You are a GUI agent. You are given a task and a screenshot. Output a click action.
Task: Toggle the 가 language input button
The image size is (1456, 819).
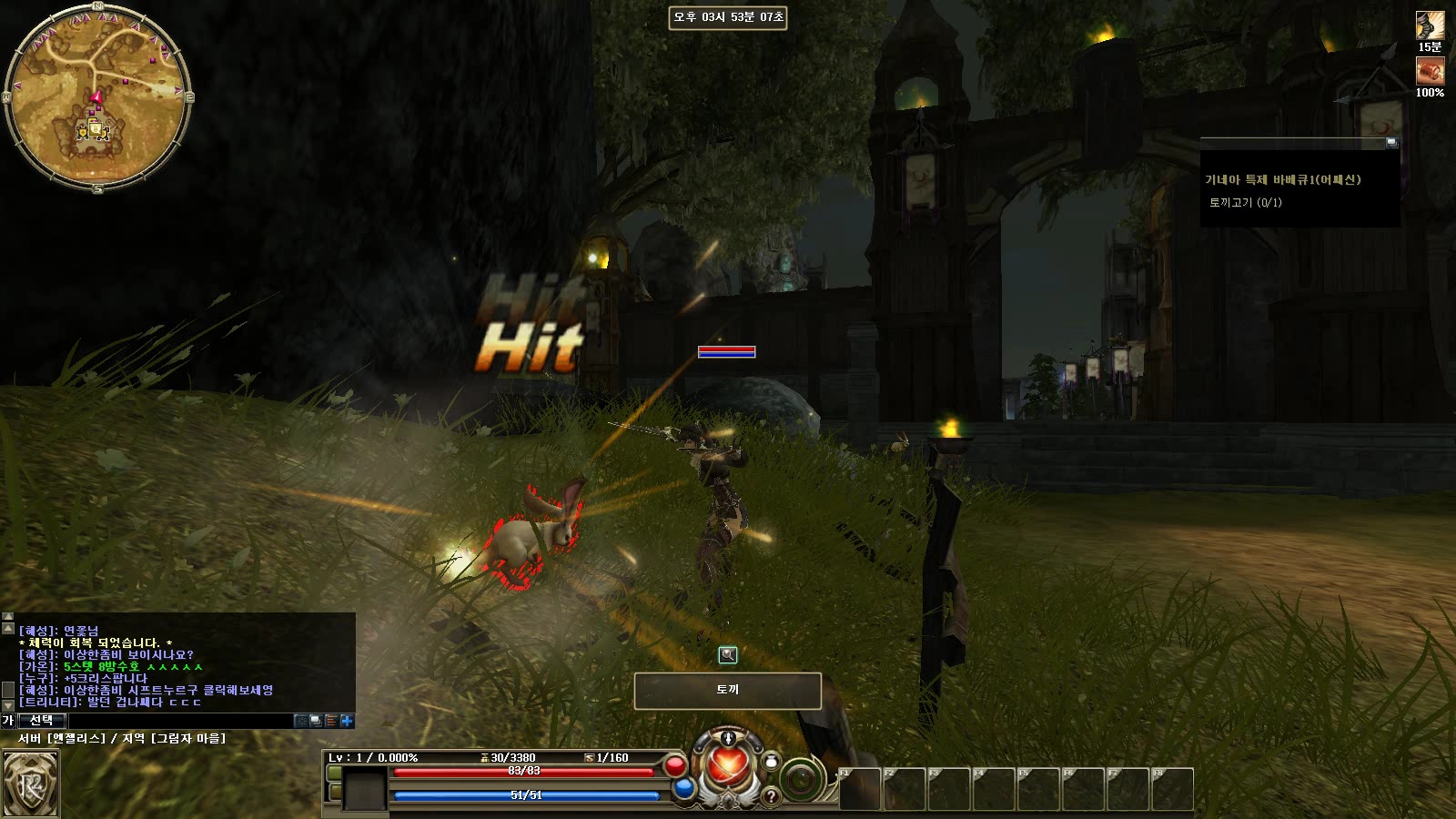pyautogui.click(x=8, y=721)
